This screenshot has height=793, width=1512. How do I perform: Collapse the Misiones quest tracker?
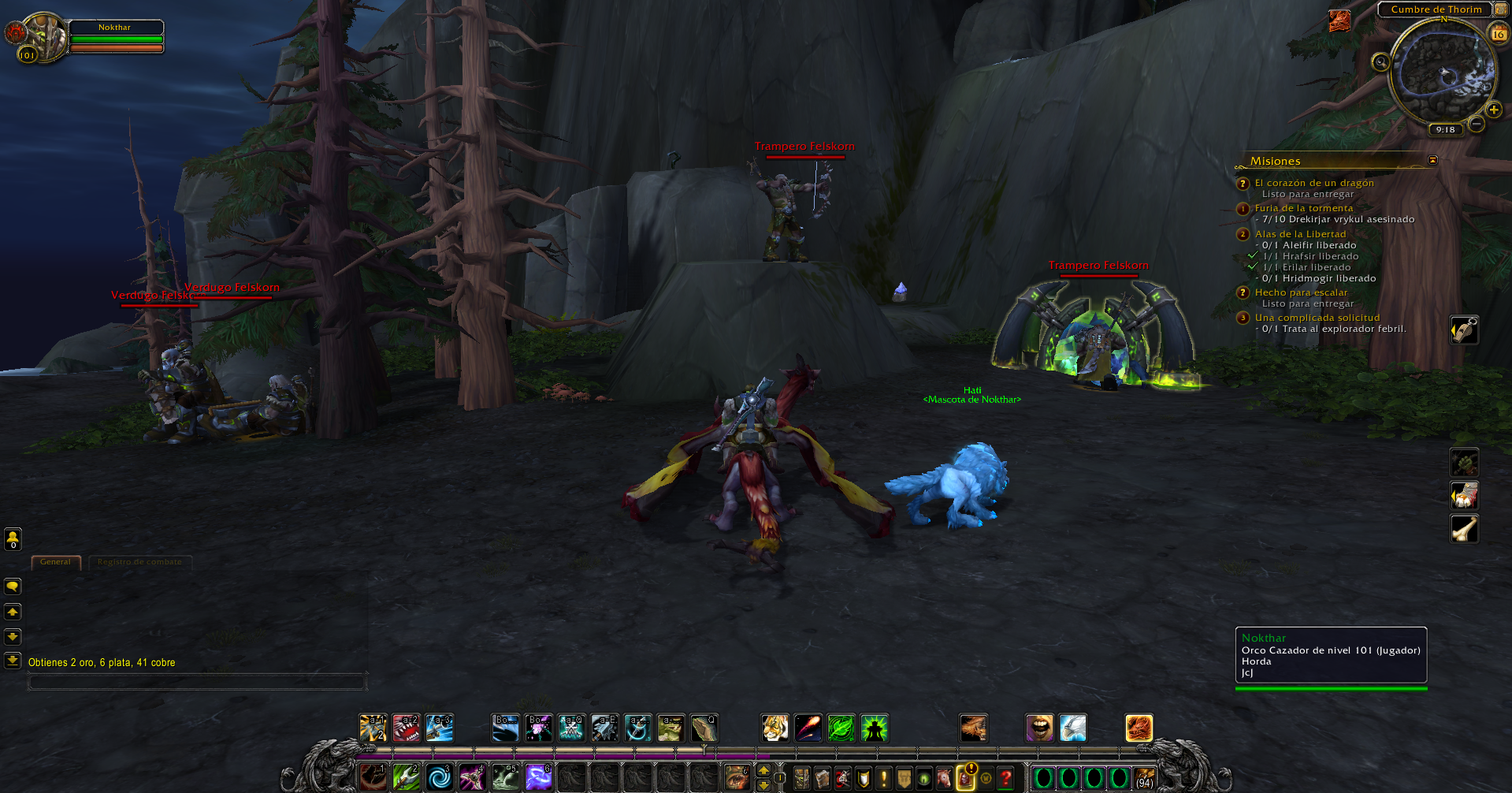tap(1432, 160)
